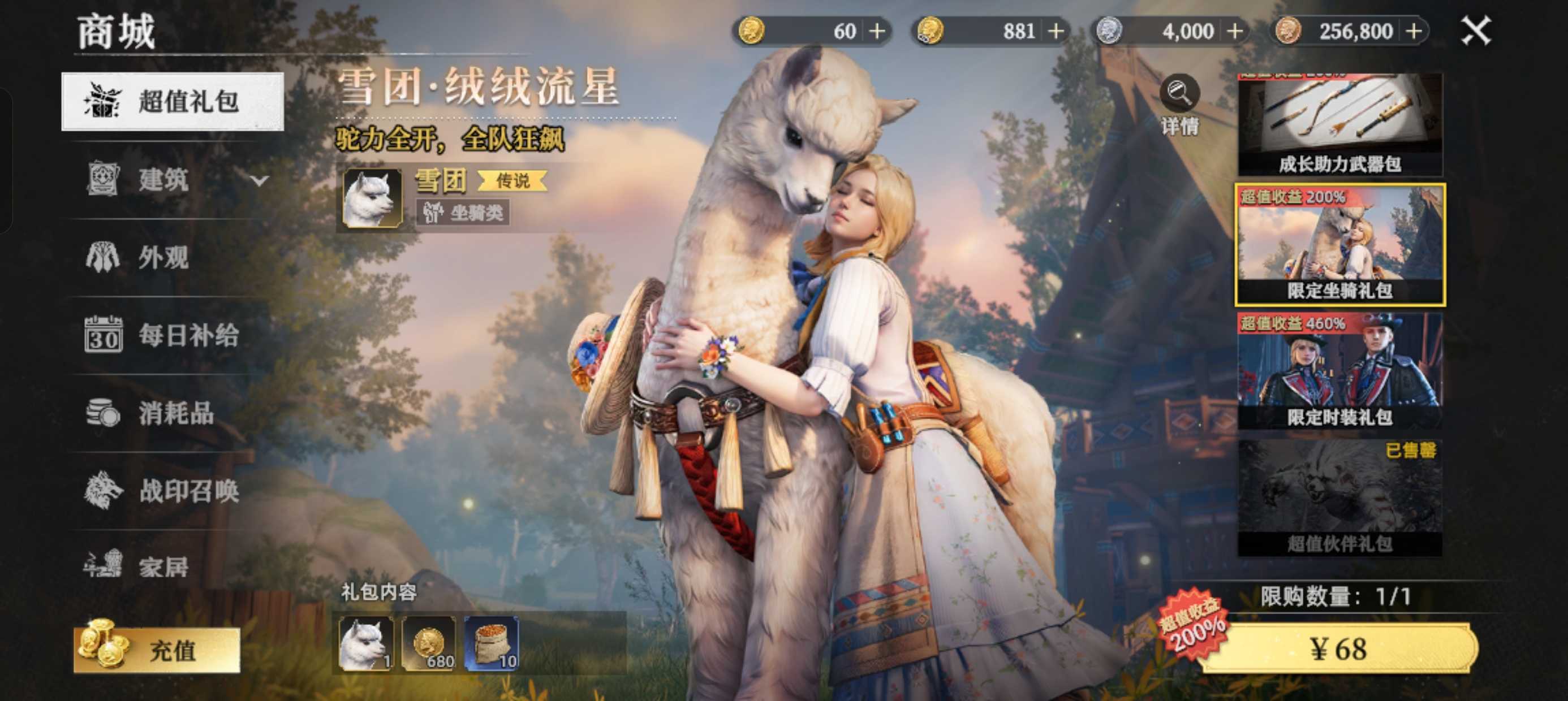Choose the 限定坐骑礼包 bundle thumbnail
Screen dimensions: 1568x701
click(1339, 245)
